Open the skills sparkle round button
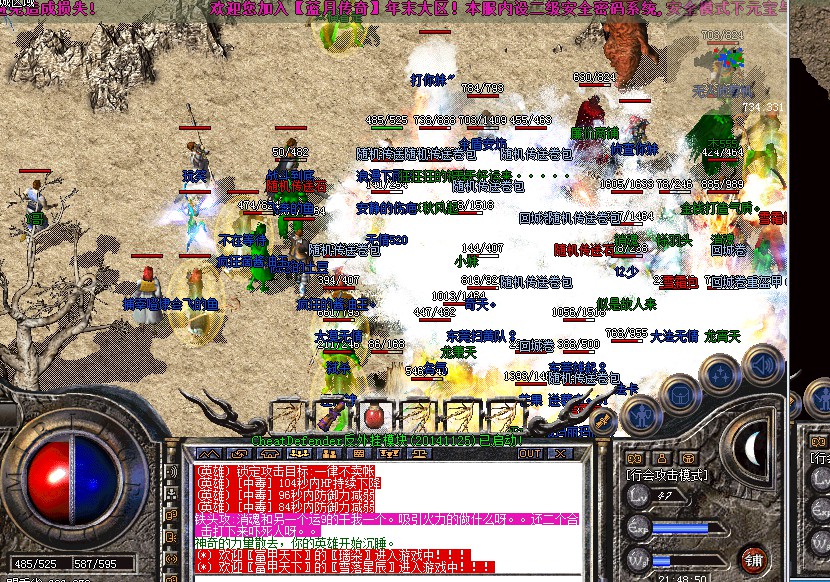 coord(719,375)
